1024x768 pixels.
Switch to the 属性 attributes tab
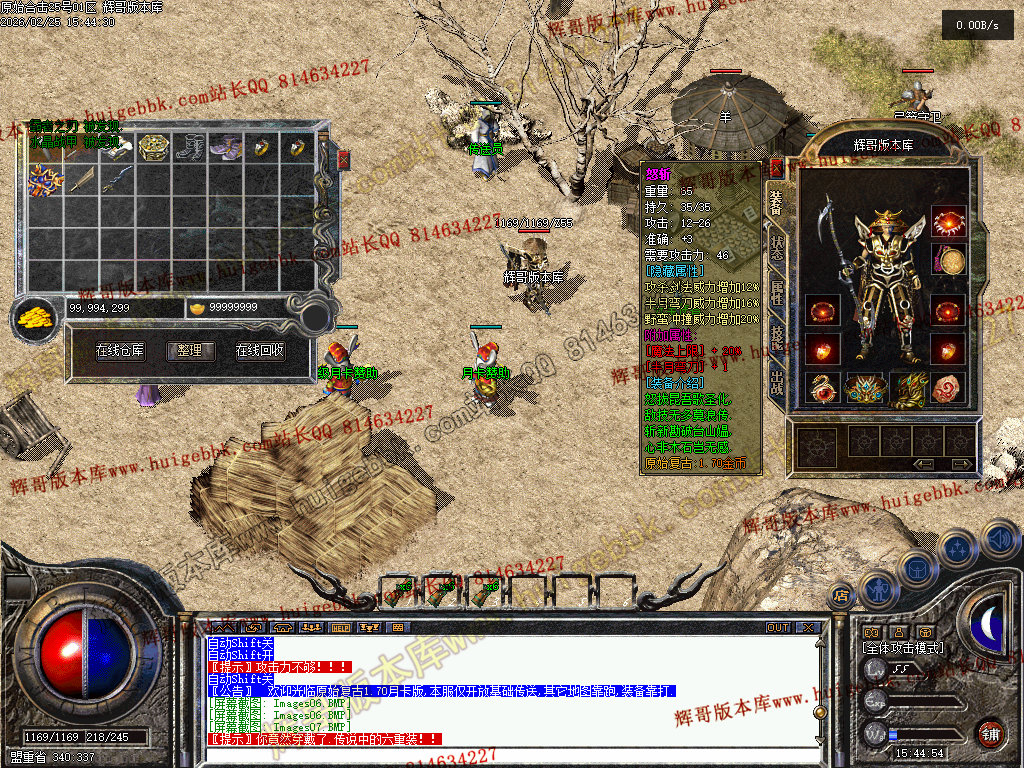tap(777, 293)
